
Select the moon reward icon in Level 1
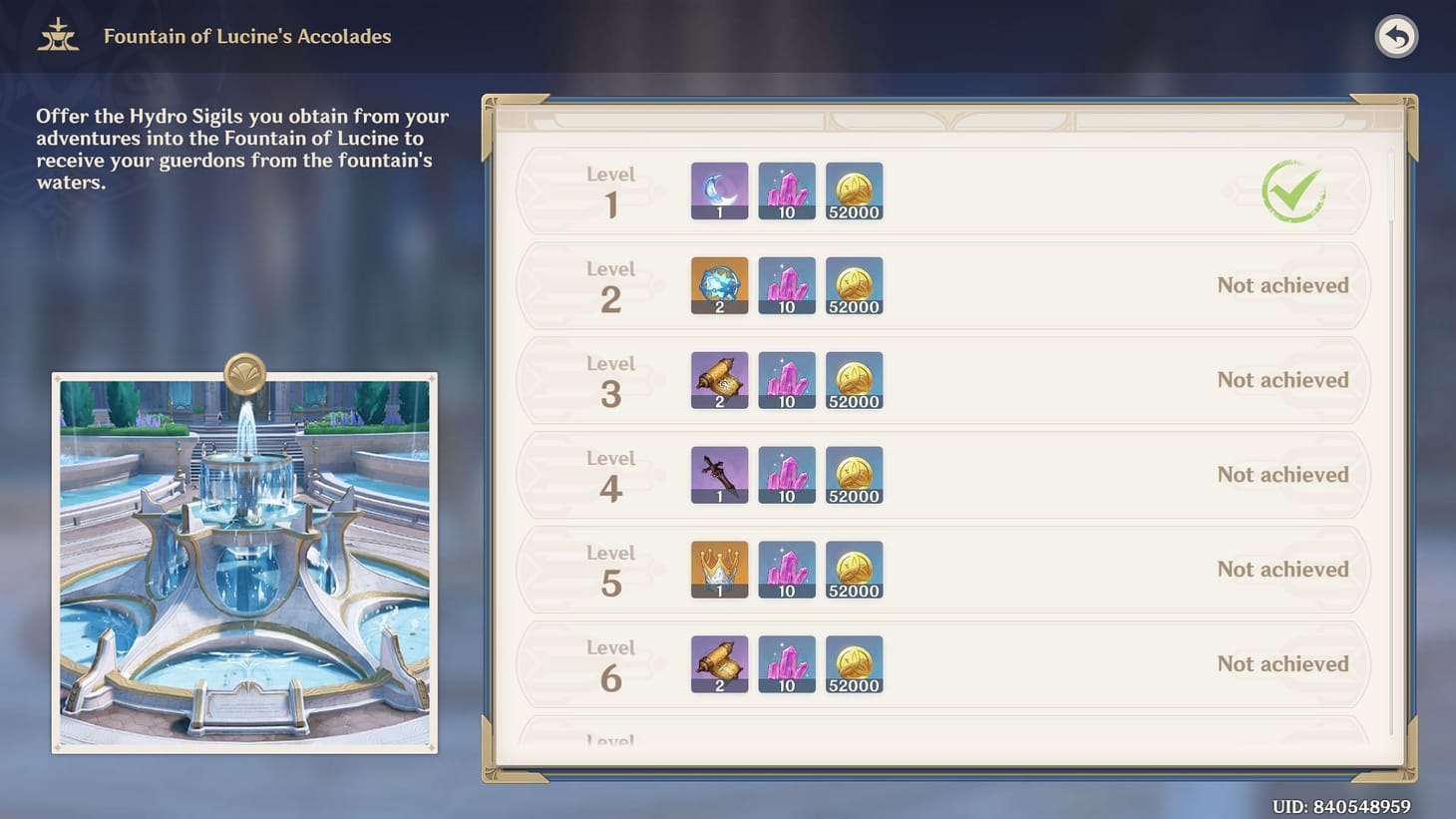[719, 191]
